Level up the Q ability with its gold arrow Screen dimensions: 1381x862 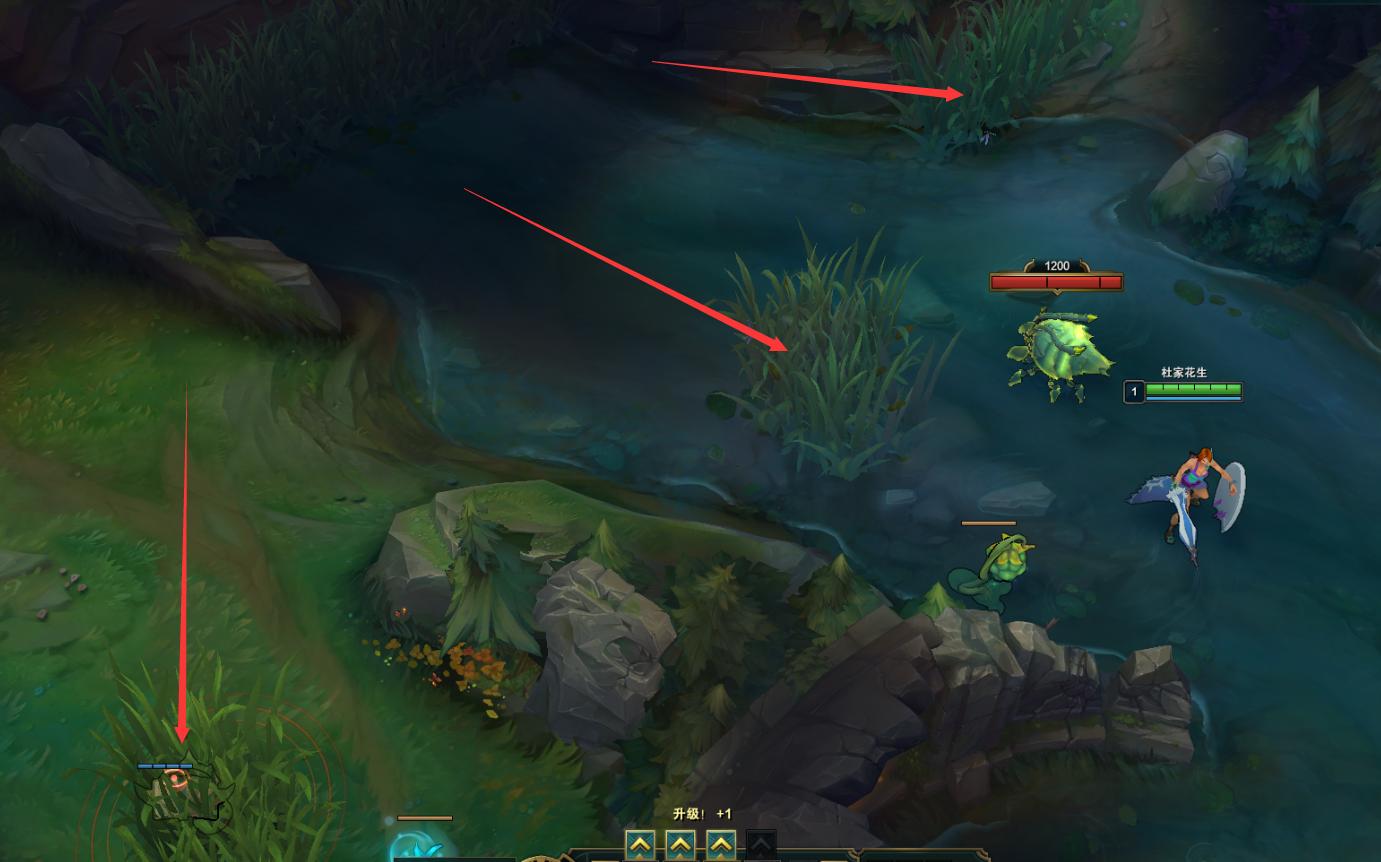click(640, 845)
